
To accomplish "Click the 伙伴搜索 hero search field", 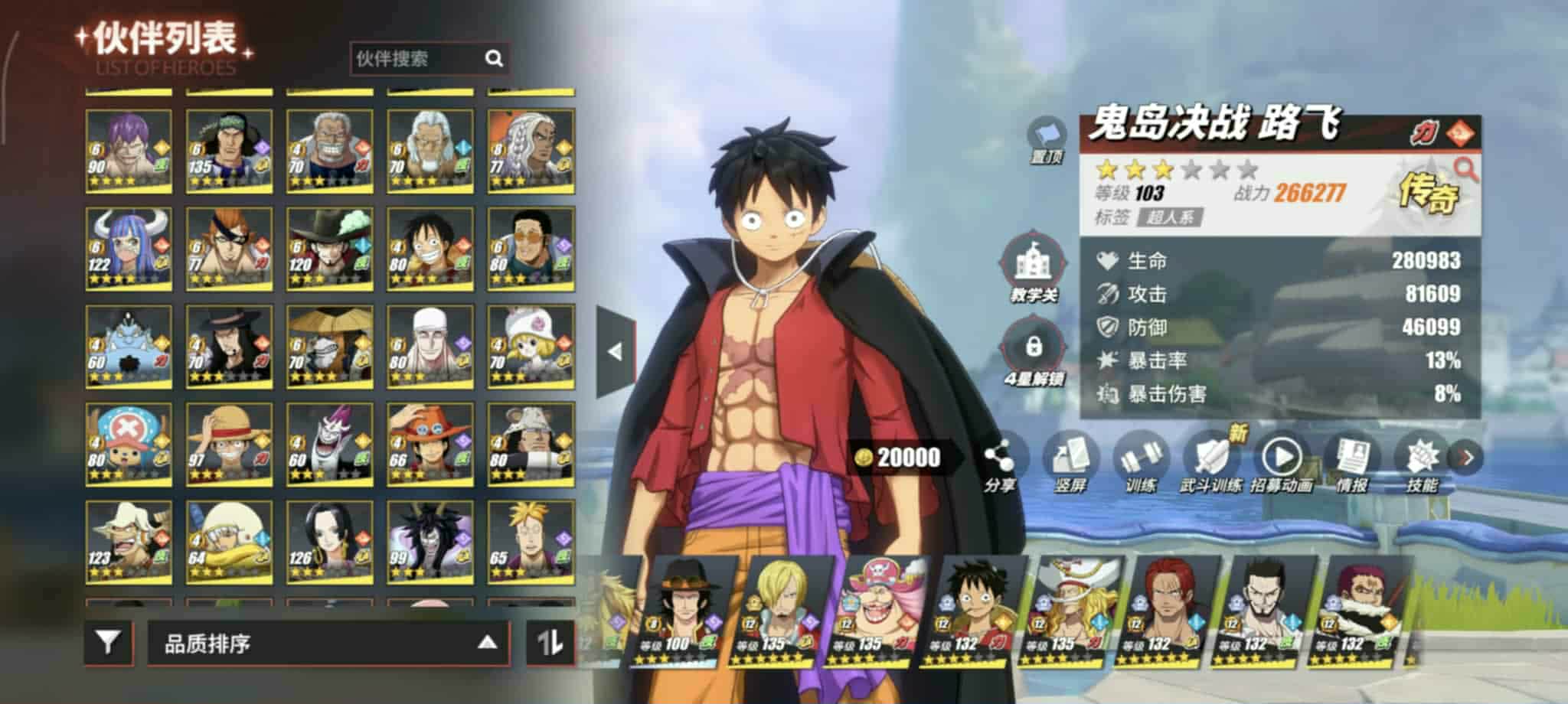I will (x=417, y=59).
